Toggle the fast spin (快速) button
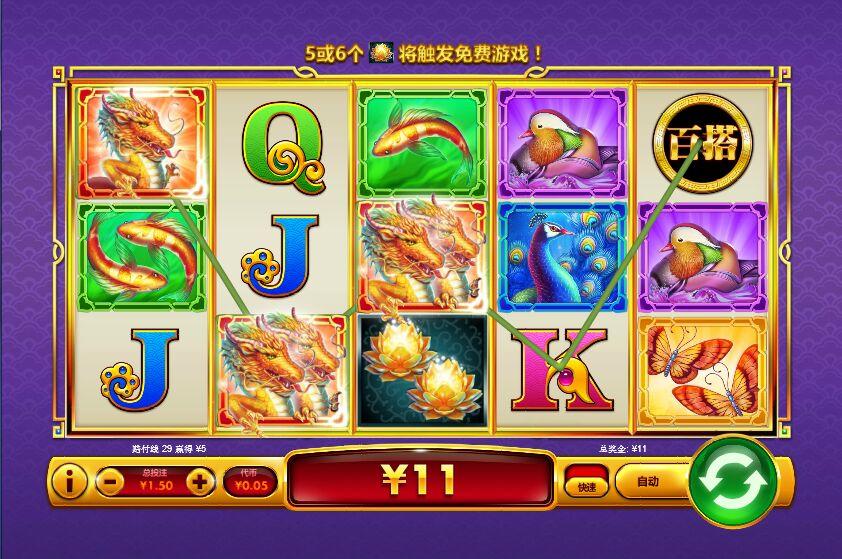 pyautogui.click(x=586, y=481)
